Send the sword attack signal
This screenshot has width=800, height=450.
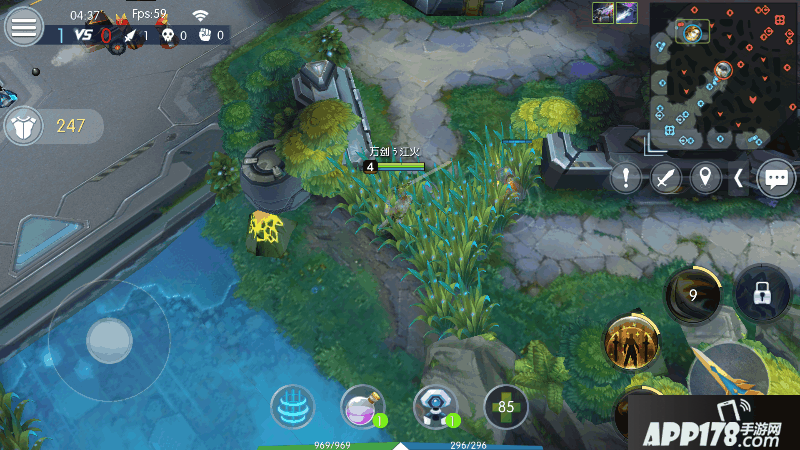pyautogui.click(x=666, y=178)
